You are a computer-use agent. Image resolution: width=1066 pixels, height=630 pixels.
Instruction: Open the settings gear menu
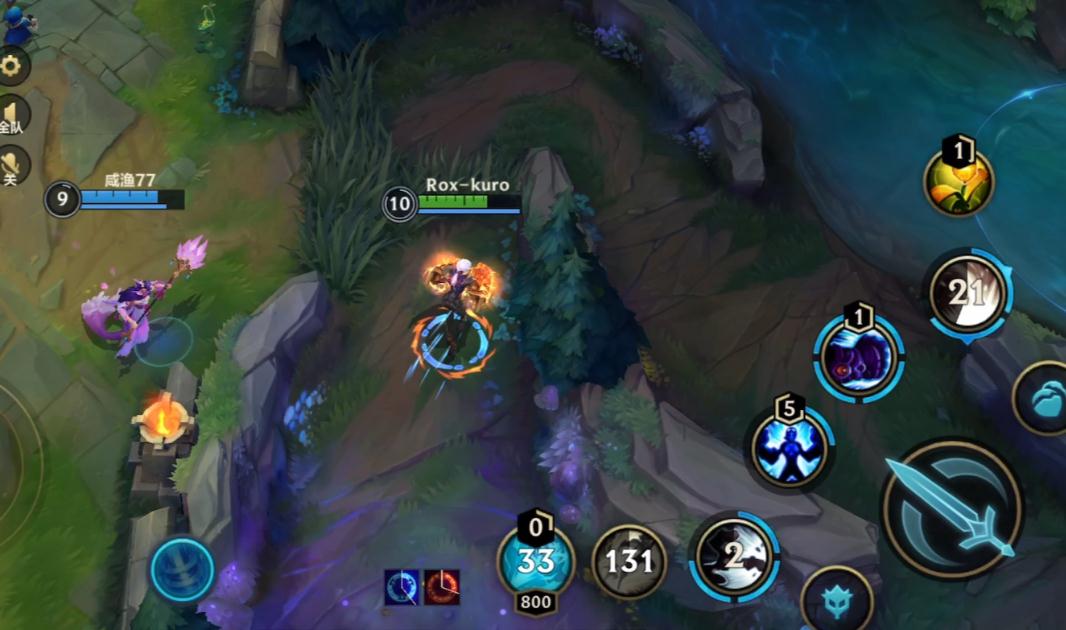(x=12, y=67)
